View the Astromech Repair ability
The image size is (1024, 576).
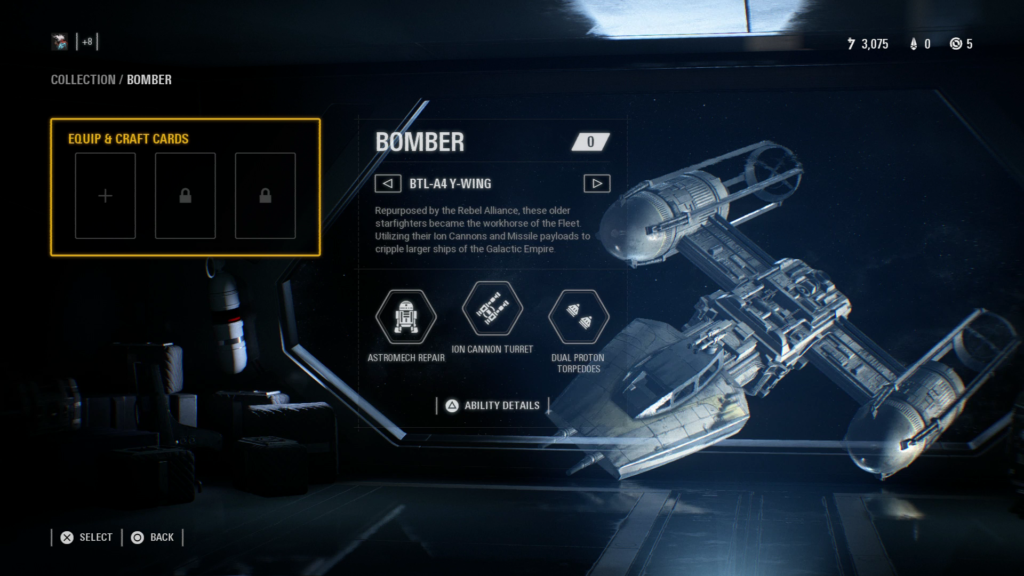pos(406,316)
